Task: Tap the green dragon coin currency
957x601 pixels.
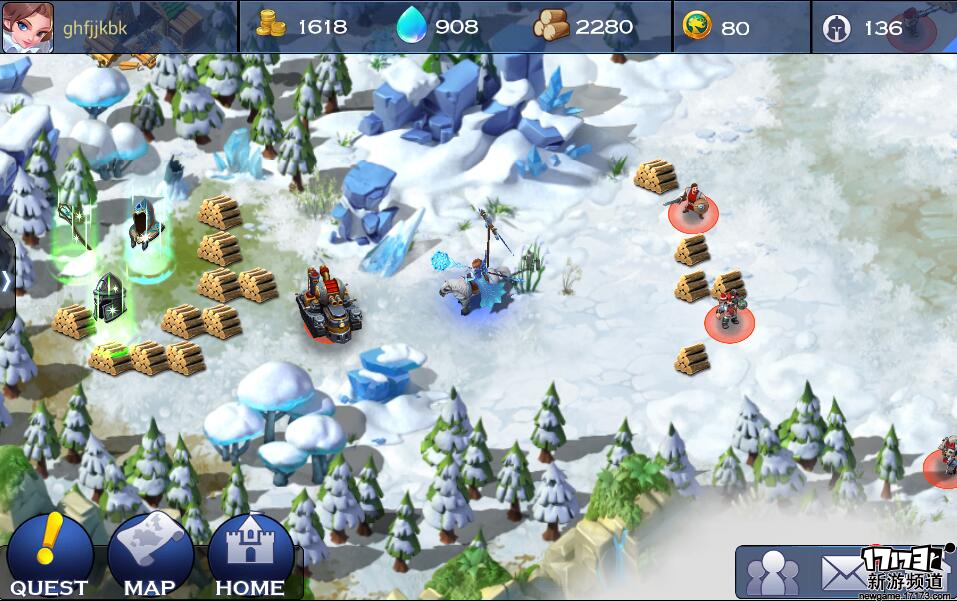Action: 696,27
